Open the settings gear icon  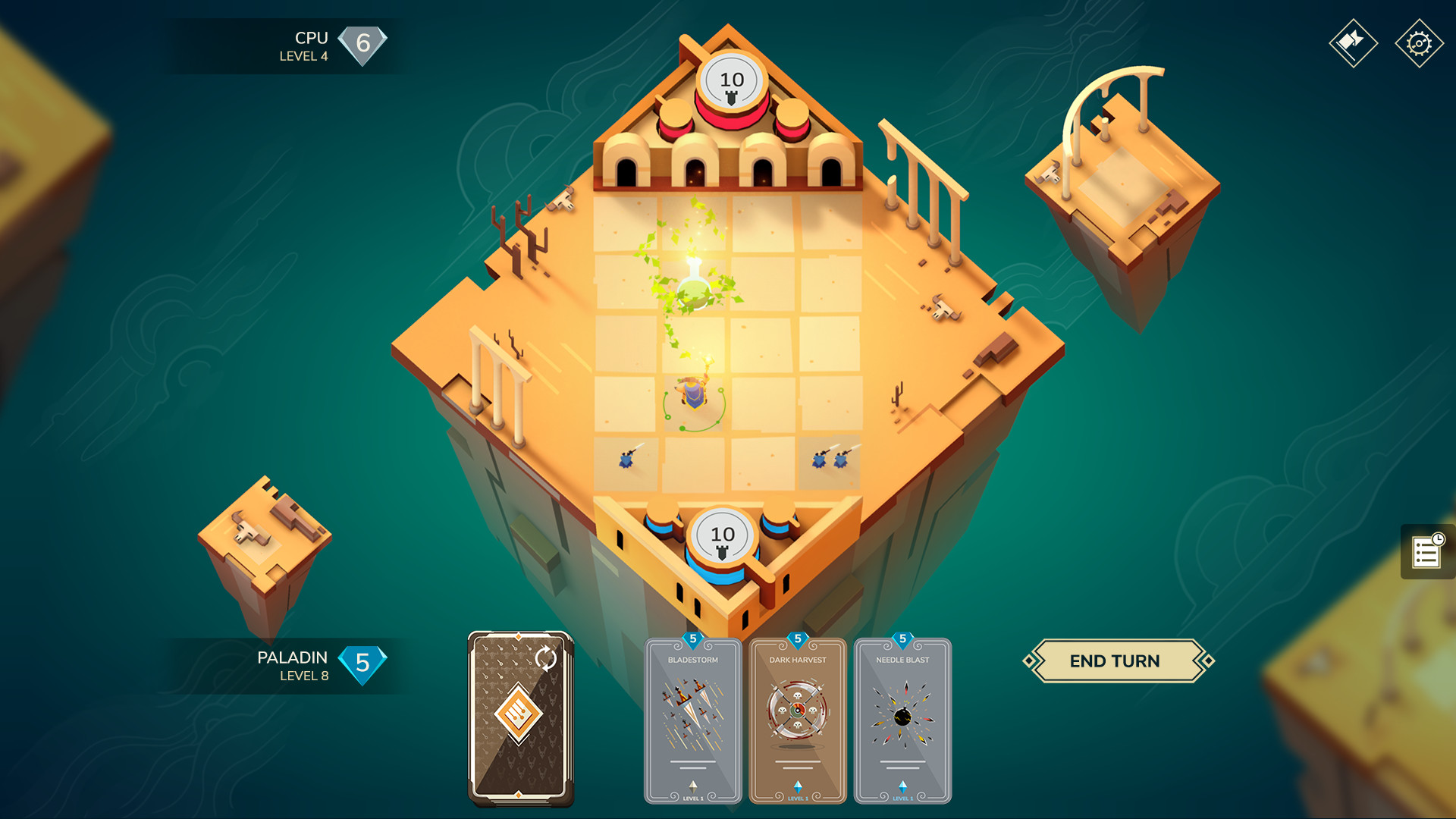pos(1417,43)
